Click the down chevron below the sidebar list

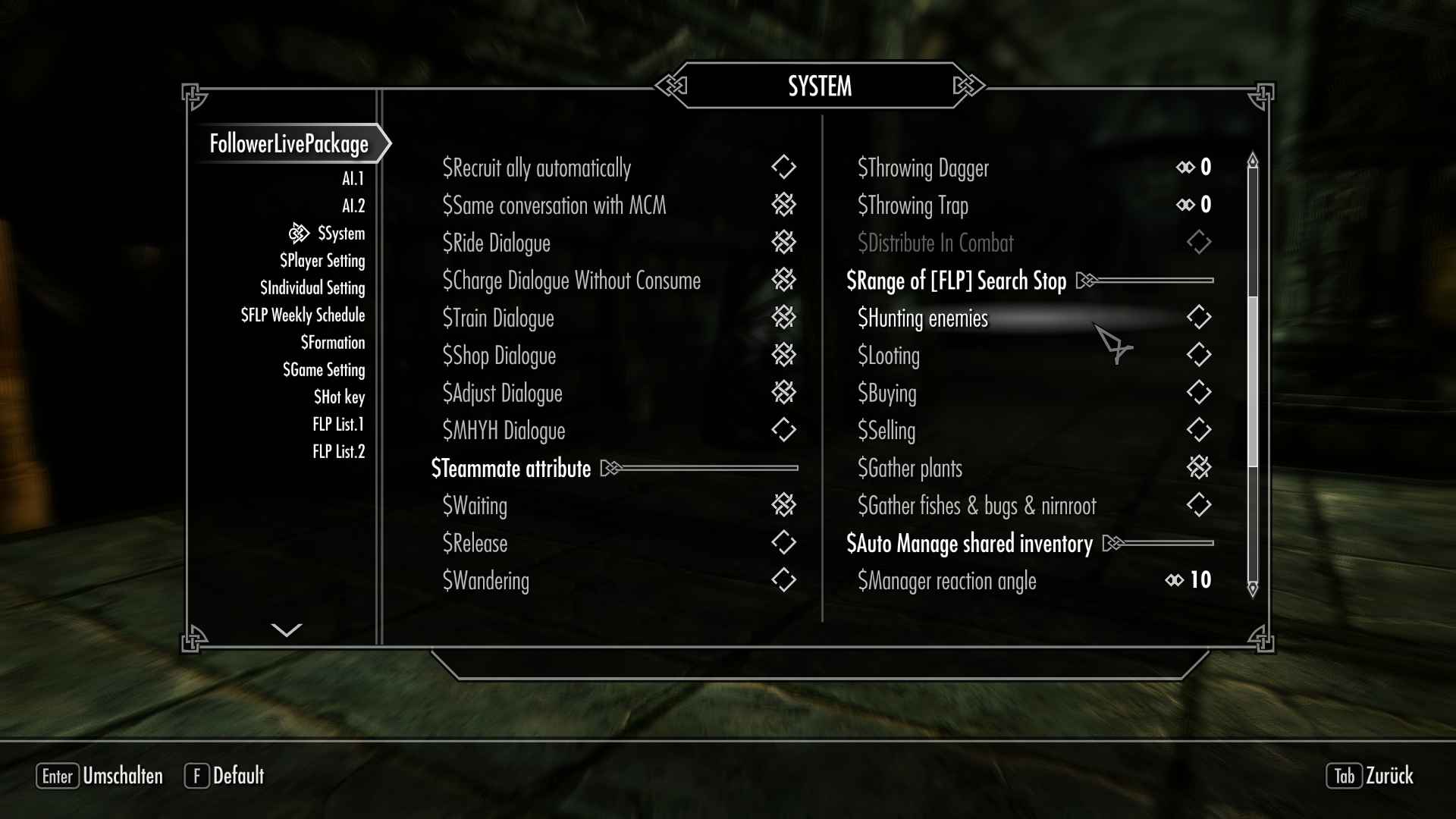click(286, 629)
